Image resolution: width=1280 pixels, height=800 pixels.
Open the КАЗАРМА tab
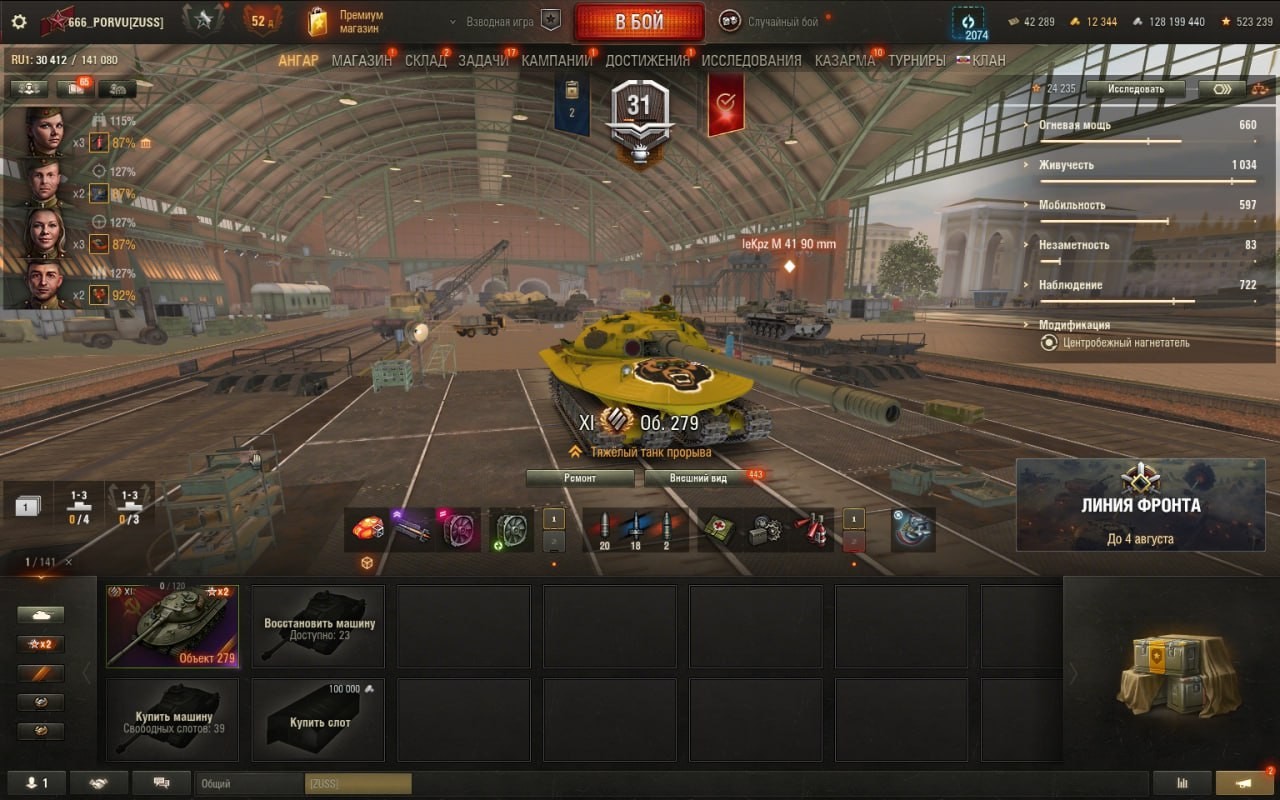click(844, 60)
